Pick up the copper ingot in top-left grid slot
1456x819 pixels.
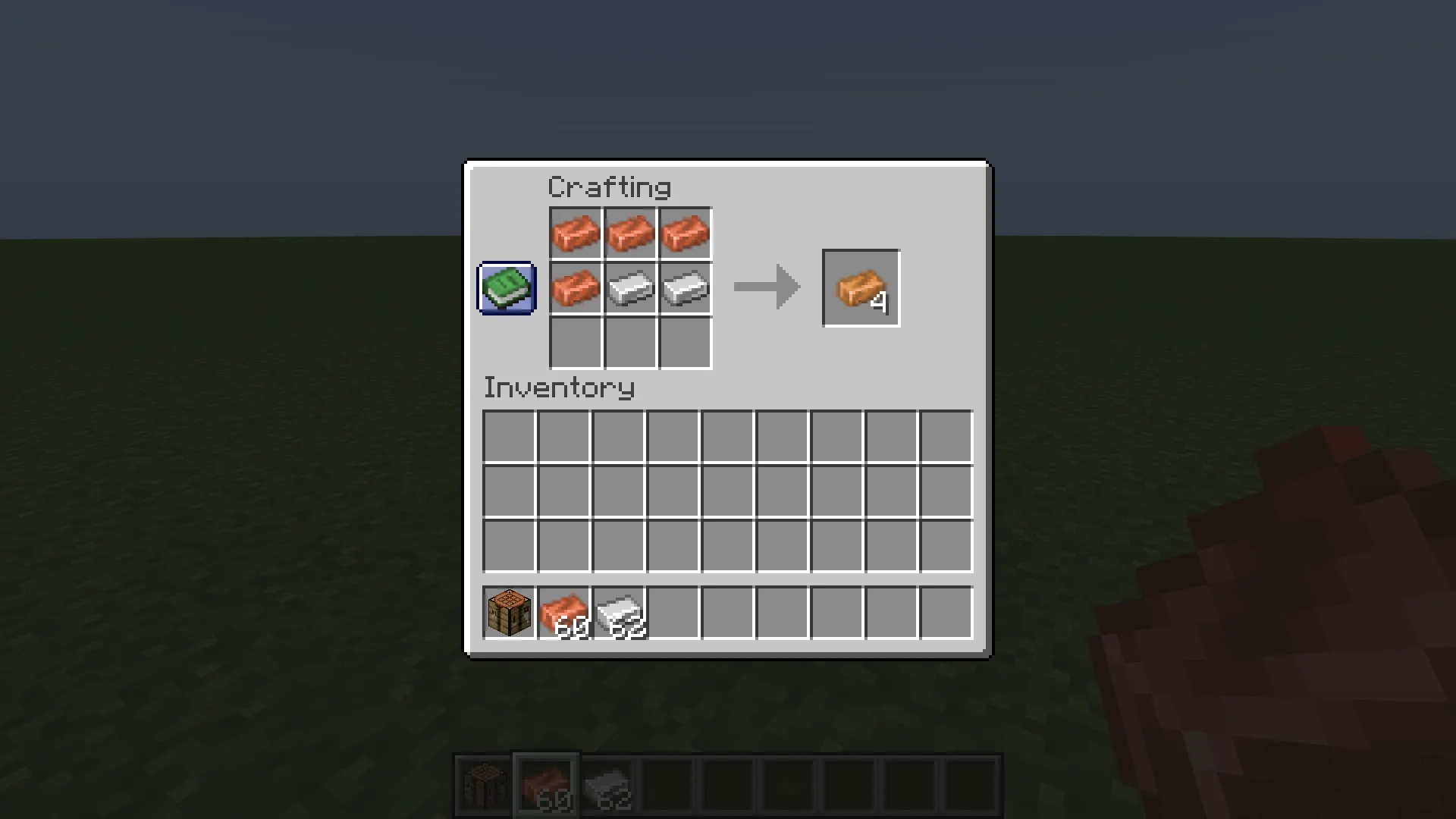tap(575, 233)
